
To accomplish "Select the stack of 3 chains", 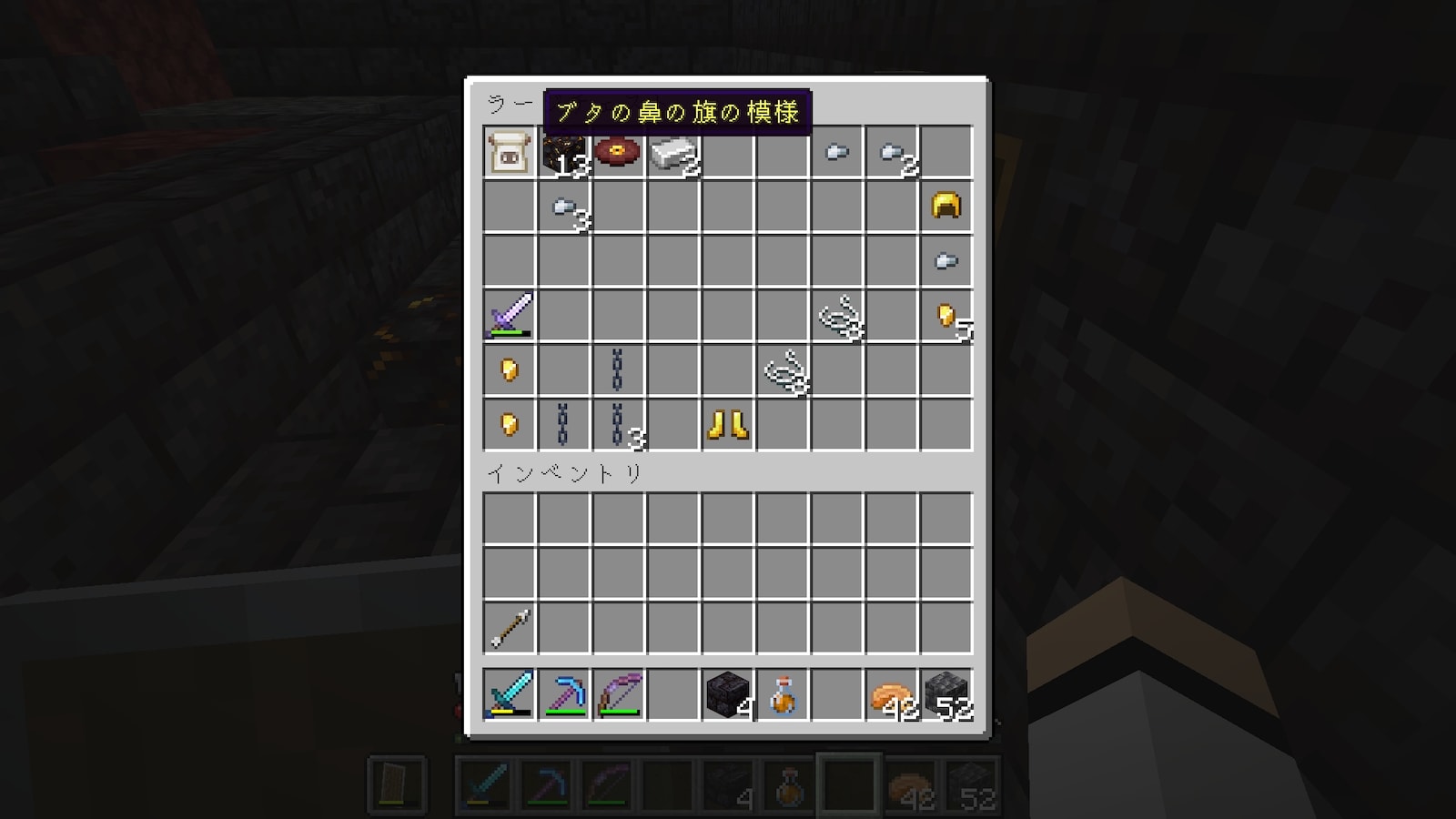I will 619,424.
